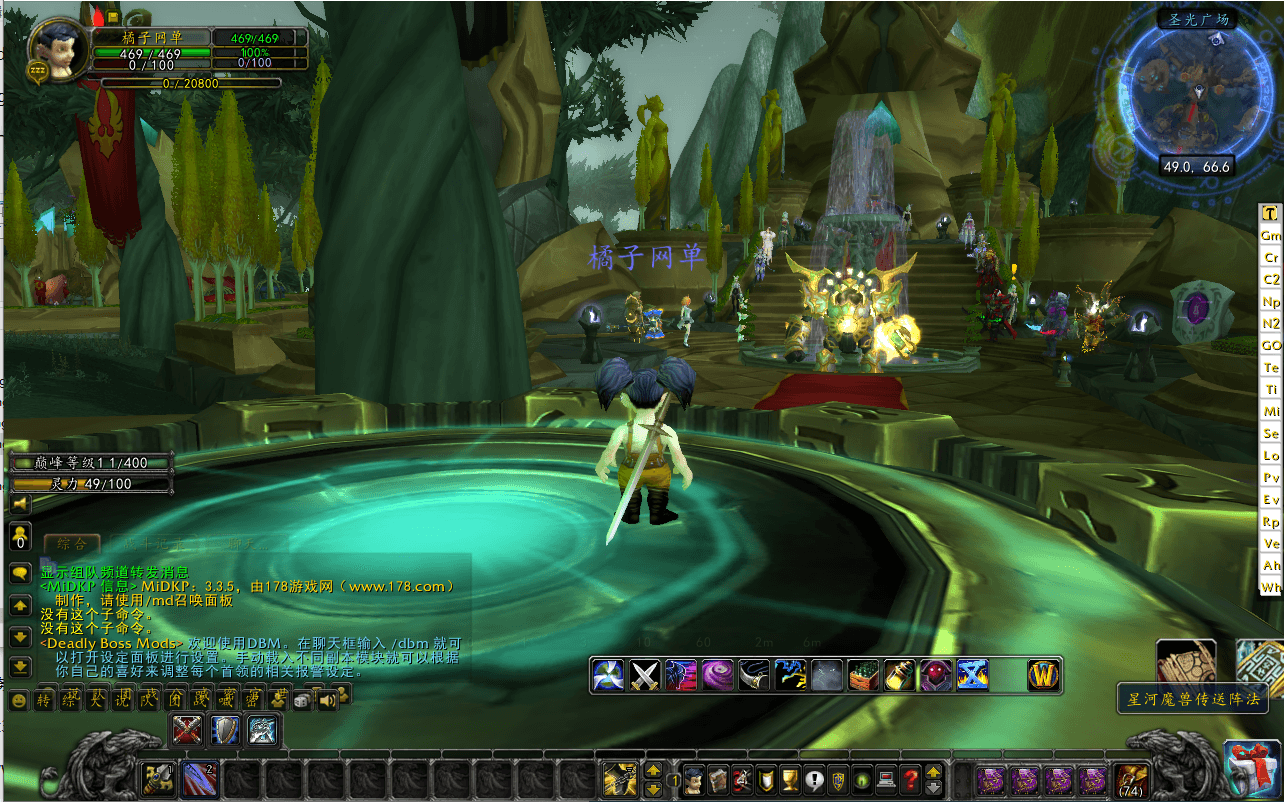The image size is (1284, 802).
Task: Click the gold WoW logo icon
Action: point(1044,676)
